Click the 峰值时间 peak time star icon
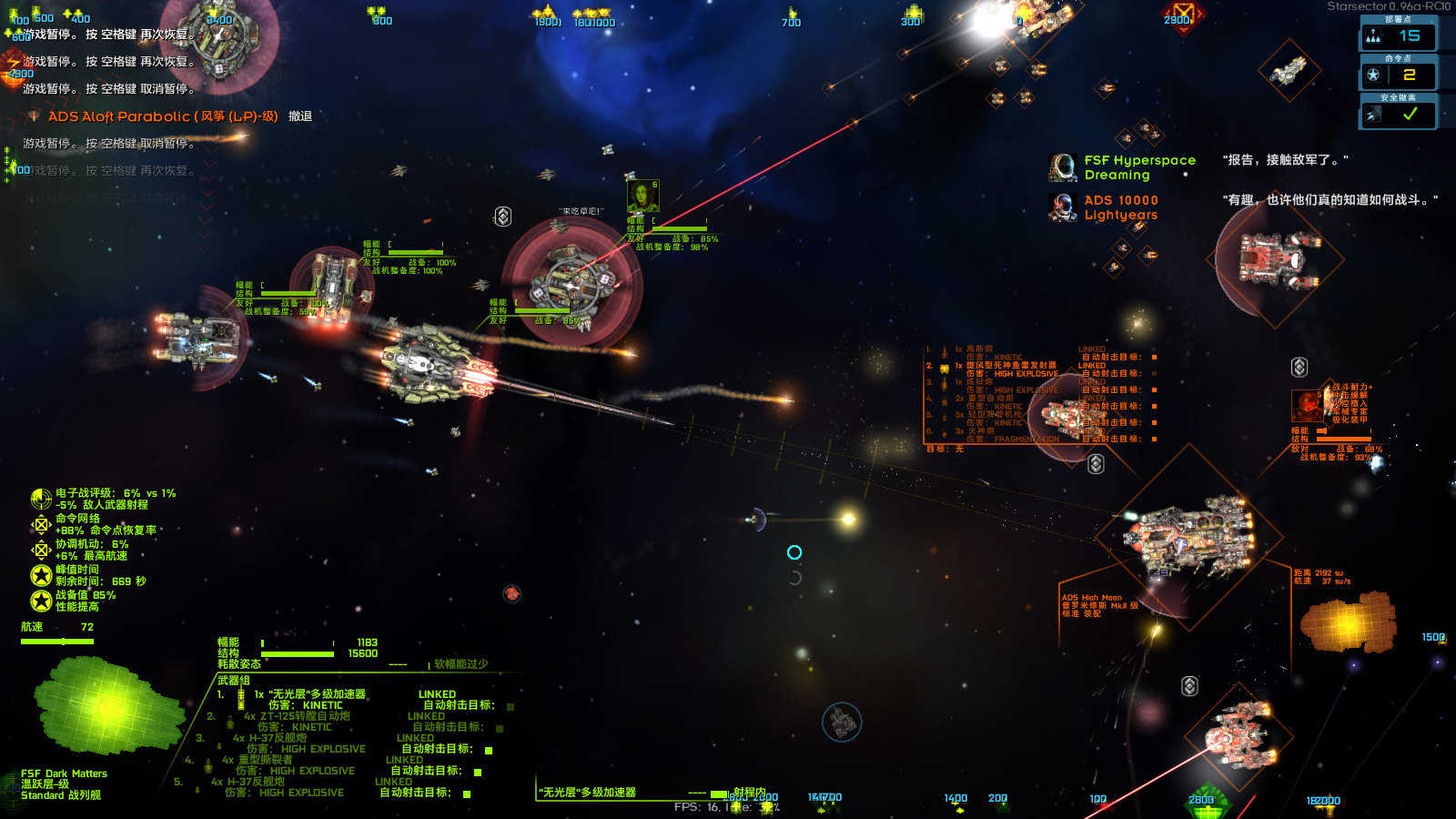Viewport: 1456px width, 819px height. coord(41,575)
